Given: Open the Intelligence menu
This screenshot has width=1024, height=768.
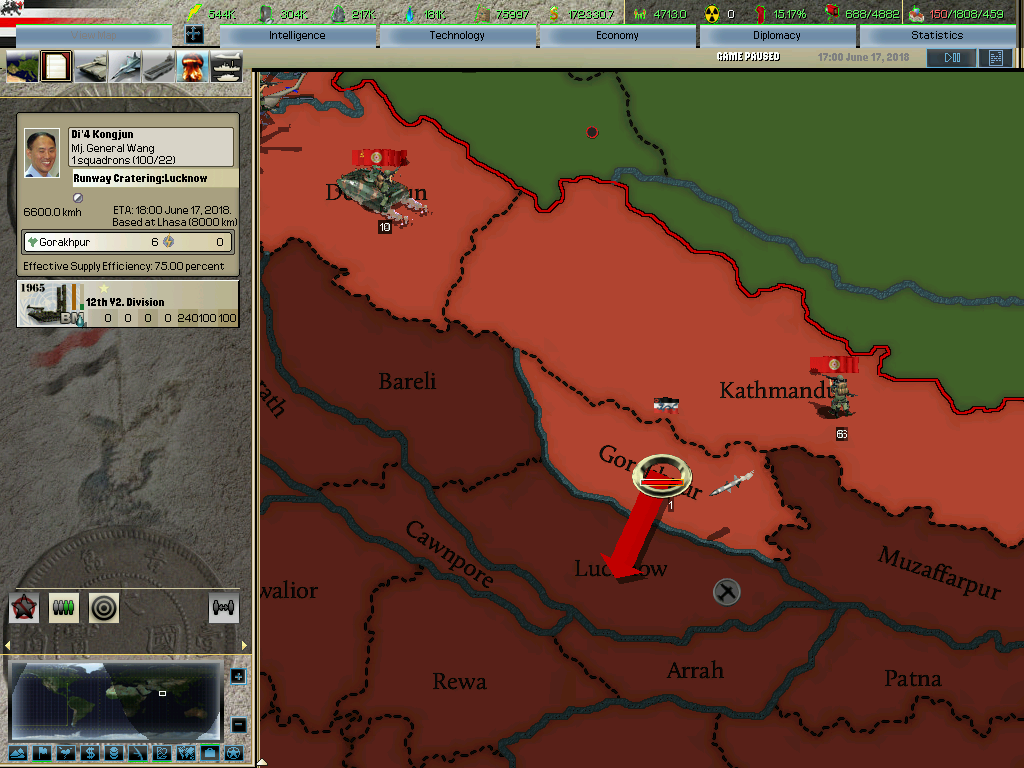Looking at the screenshot, I should tap(297, 35).
